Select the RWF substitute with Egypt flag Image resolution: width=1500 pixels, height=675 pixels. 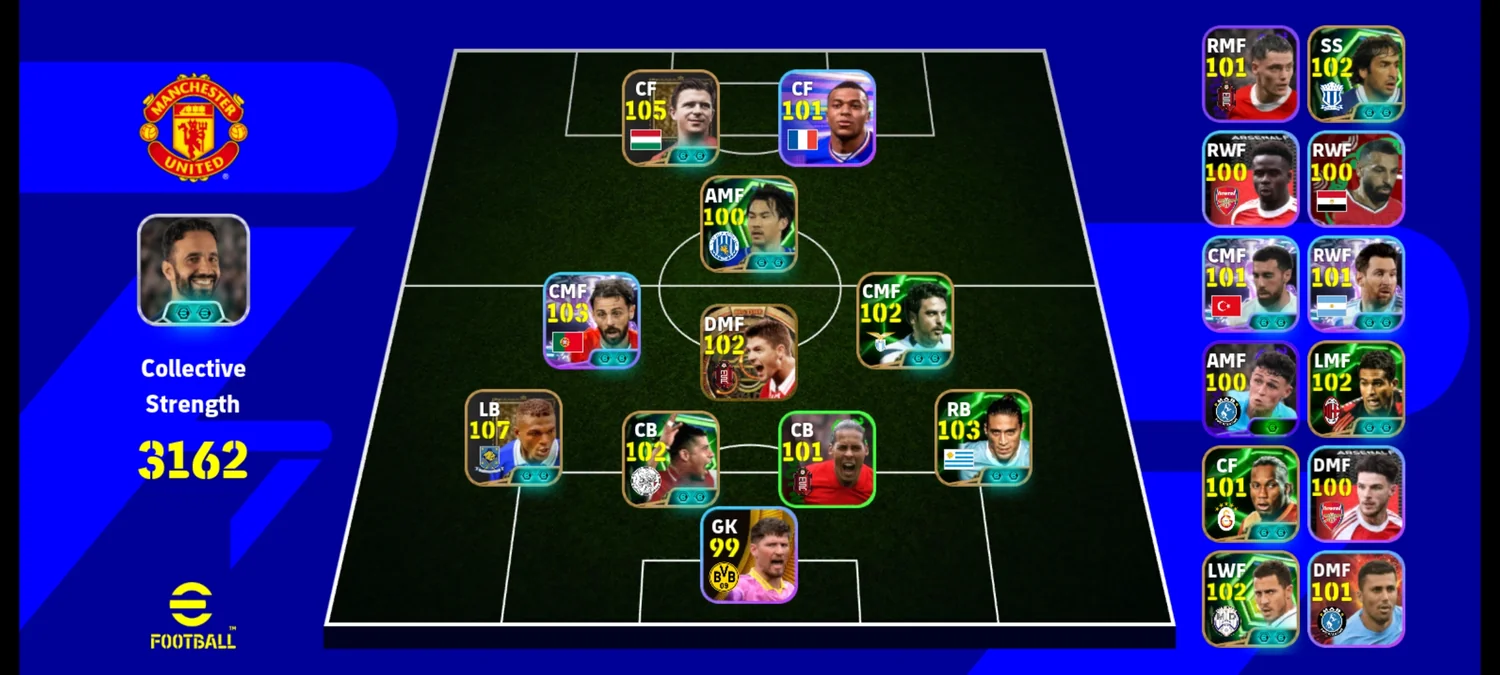pyautogui.click(x=1356, y=179)
